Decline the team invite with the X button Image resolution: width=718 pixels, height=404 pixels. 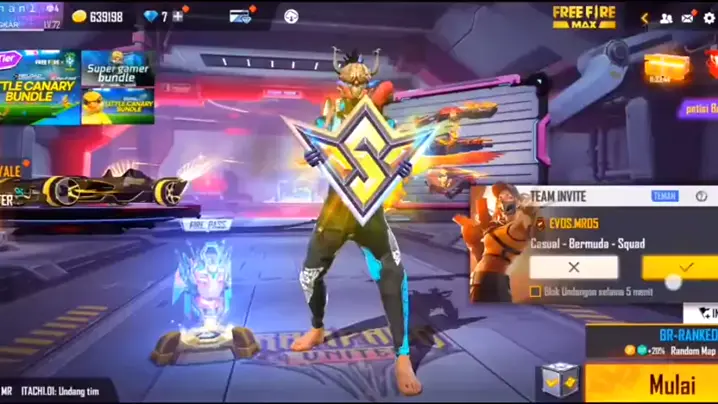(x=573, y=267)
